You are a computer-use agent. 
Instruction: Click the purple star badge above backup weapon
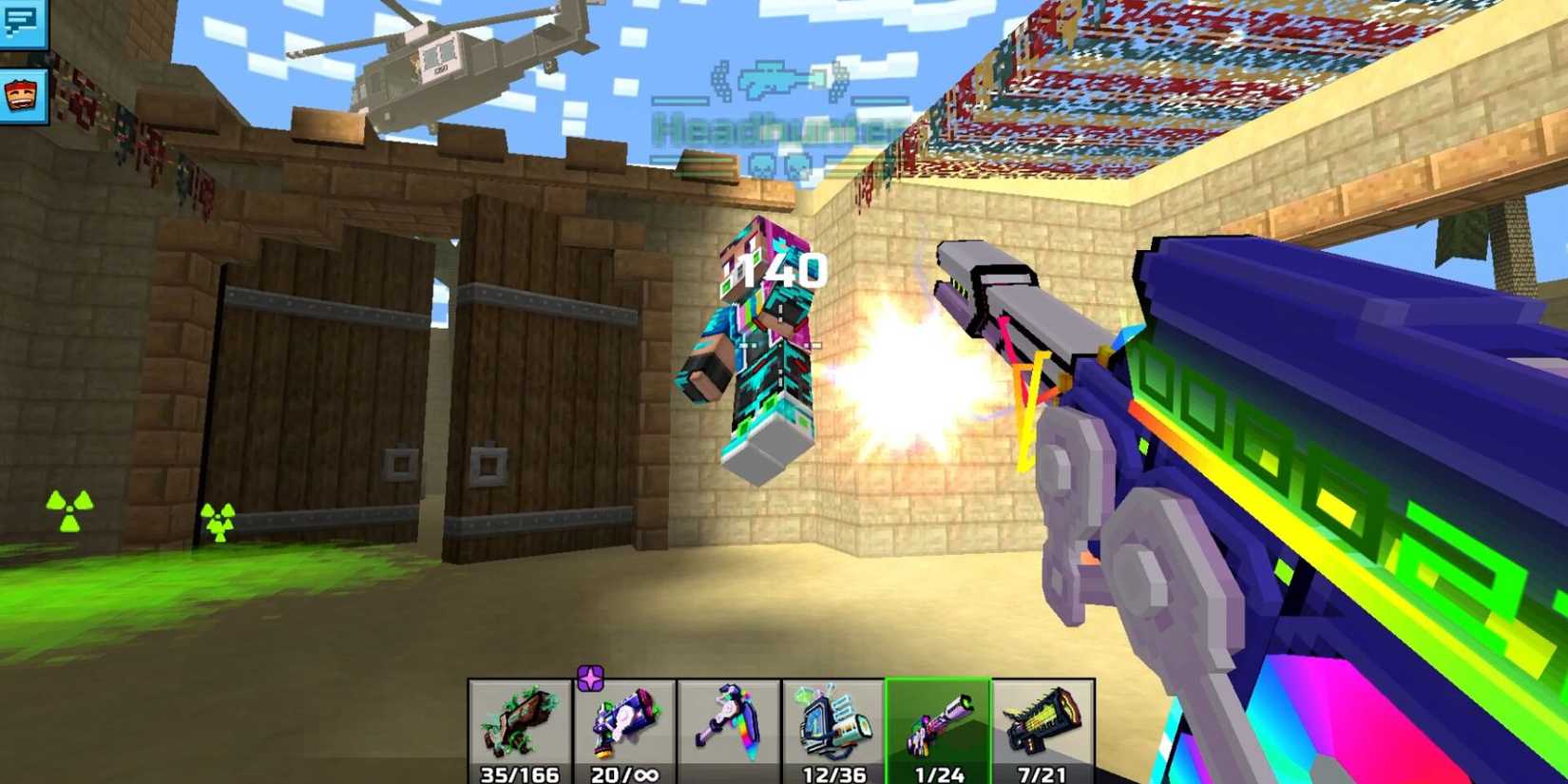591,678
